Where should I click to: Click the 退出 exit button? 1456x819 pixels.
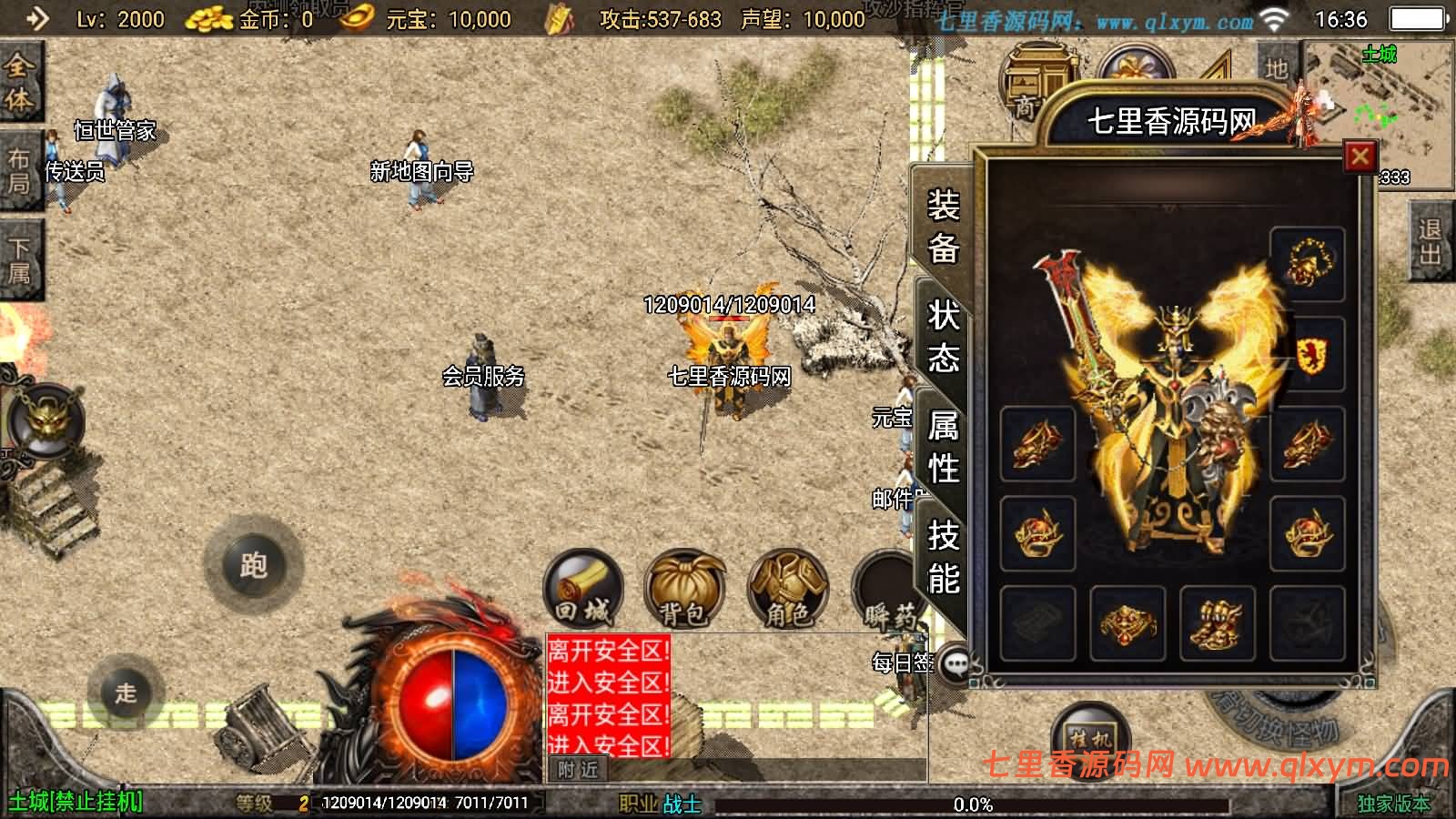1430,242
